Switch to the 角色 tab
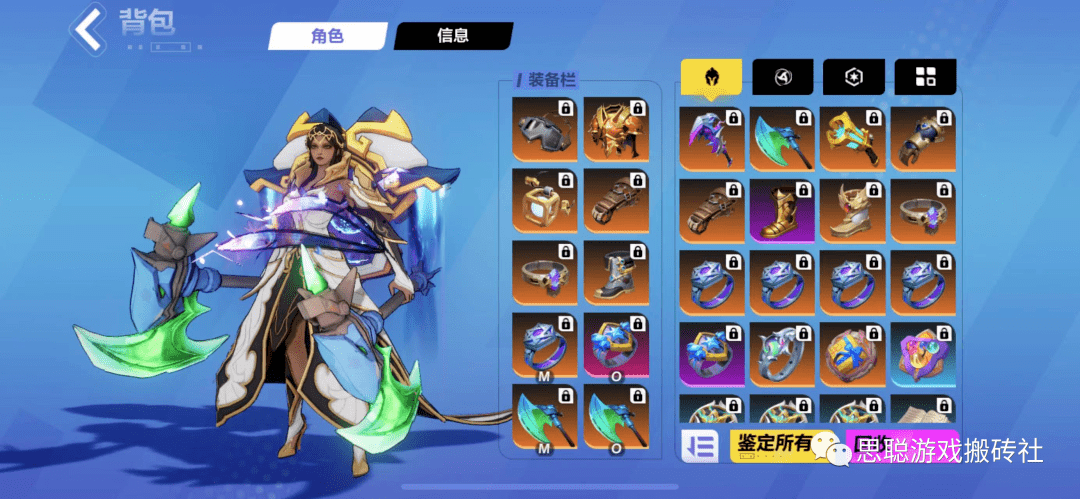Screen dimensions: 1080x499 point(326,36)
